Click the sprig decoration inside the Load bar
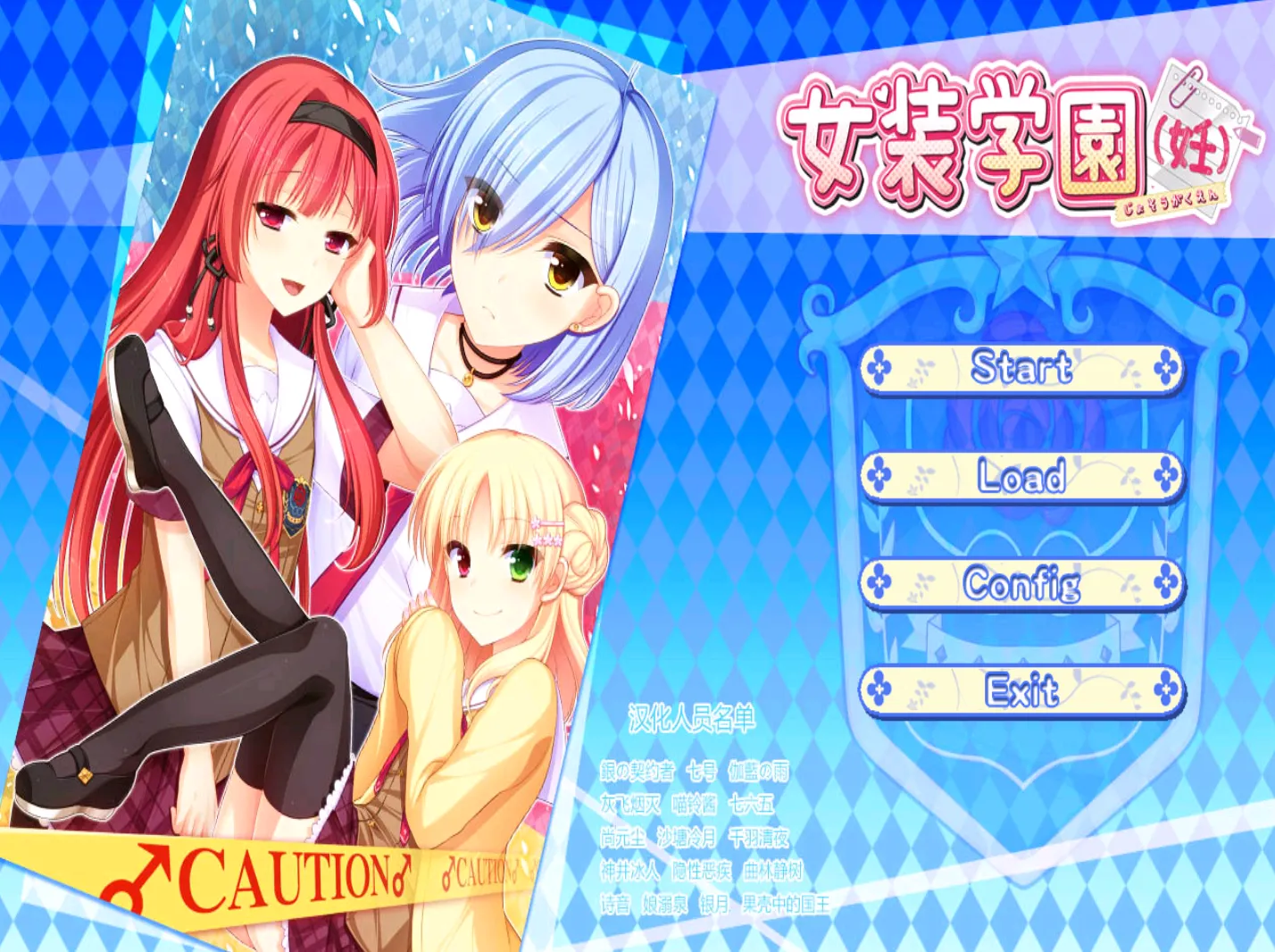This screenshot has height=952, width=1275. point(921,476)
